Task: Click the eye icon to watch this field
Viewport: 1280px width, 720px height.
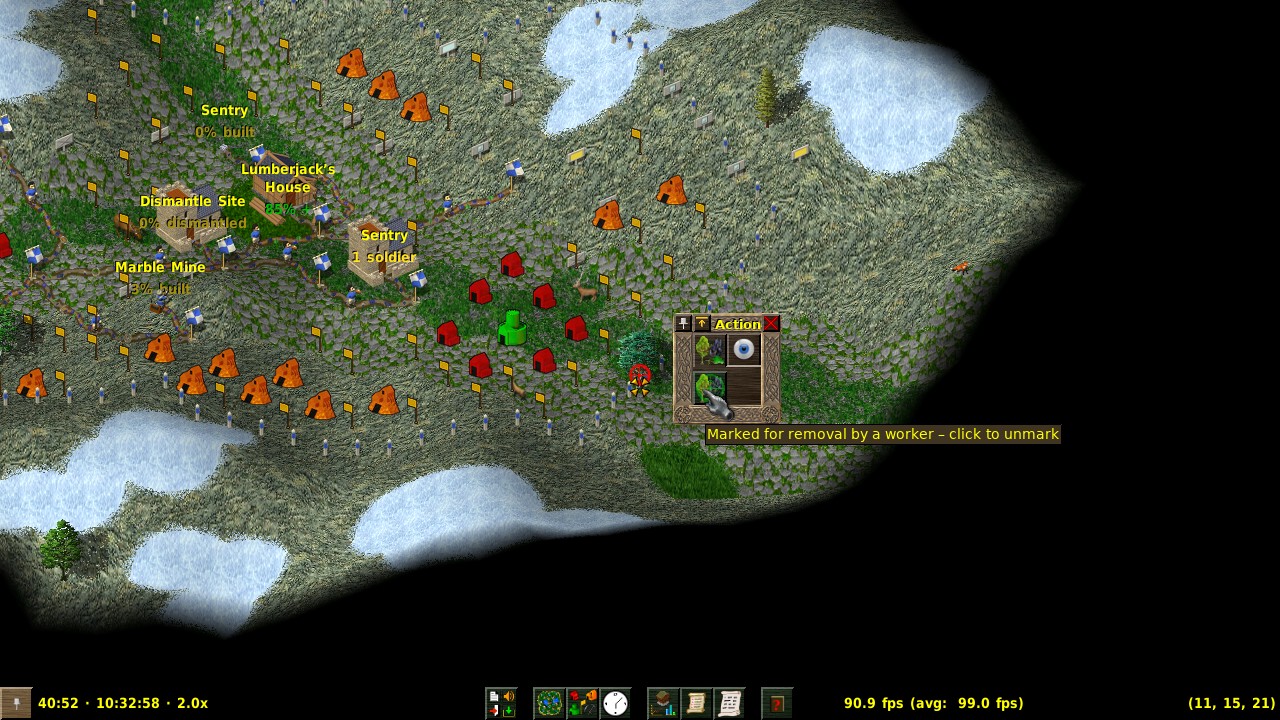Action: click(x=744, y=349)
